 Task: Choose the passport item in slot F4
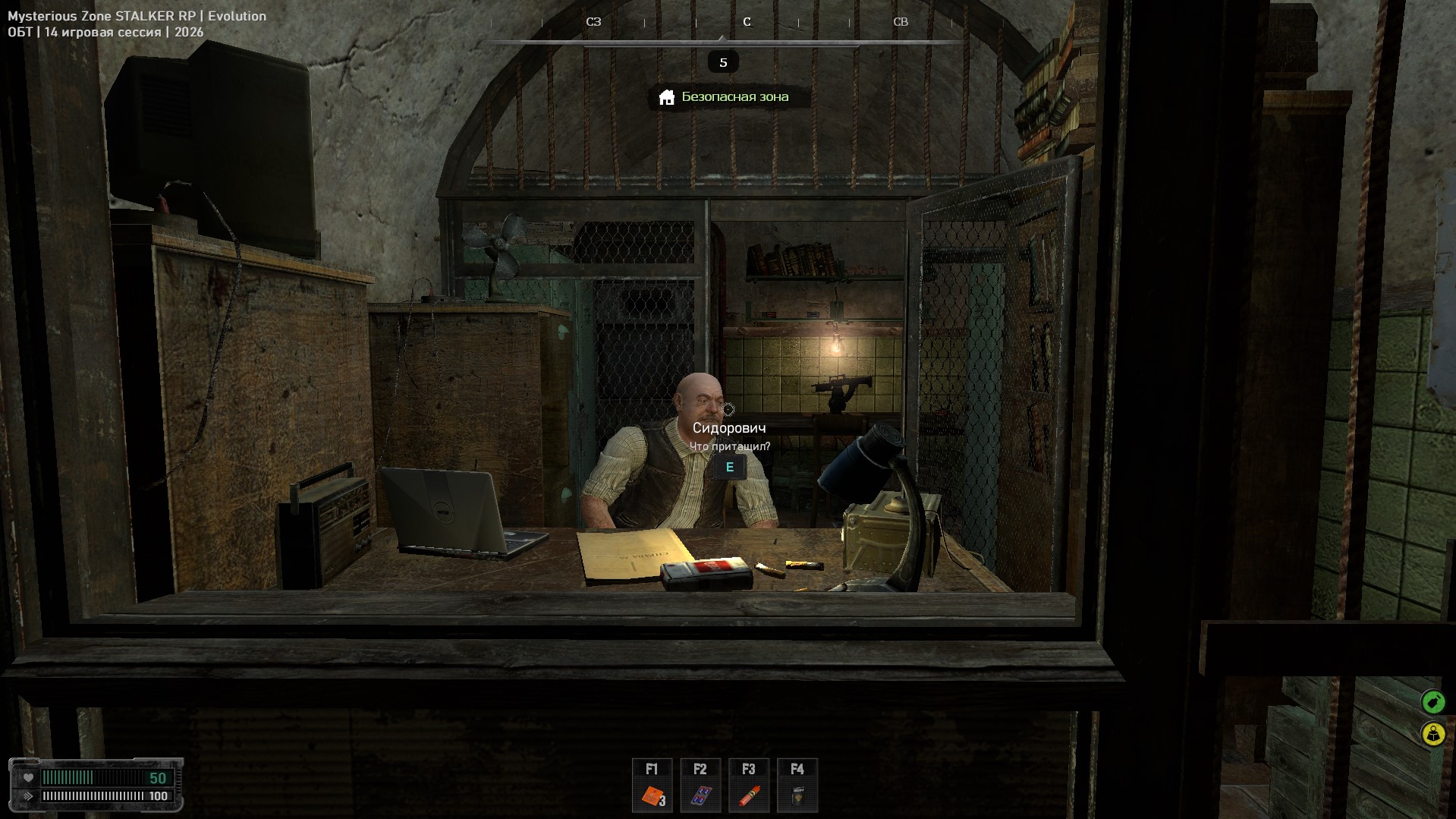[x=797, y=795]
